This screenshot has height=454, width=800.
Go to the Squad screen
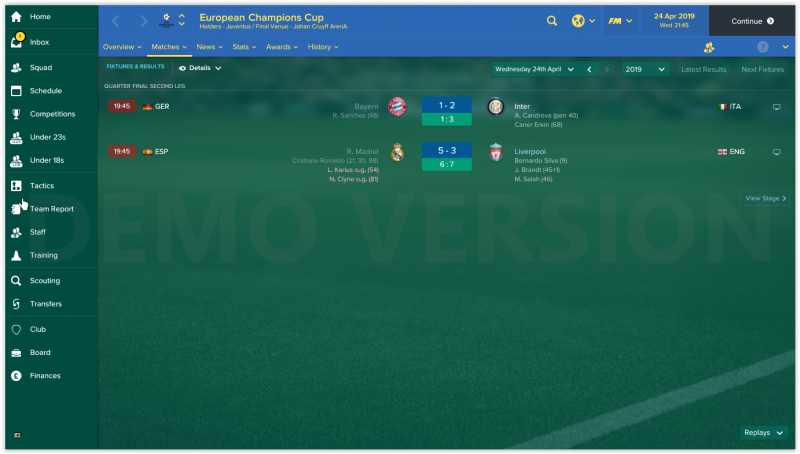[x=41, y=67]
